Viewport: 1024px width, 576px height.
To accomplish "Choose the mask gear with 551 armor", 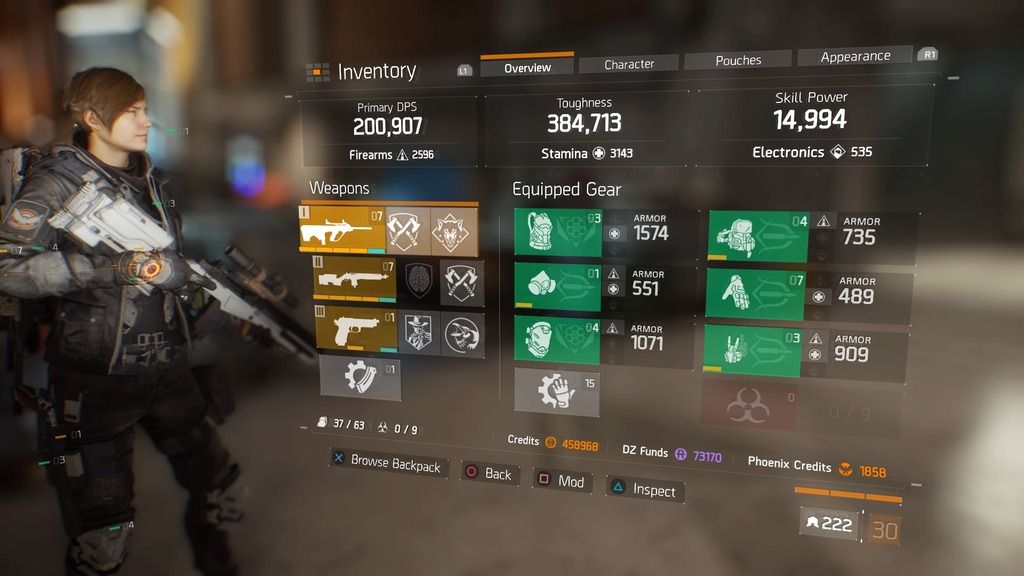I will 558,287.
